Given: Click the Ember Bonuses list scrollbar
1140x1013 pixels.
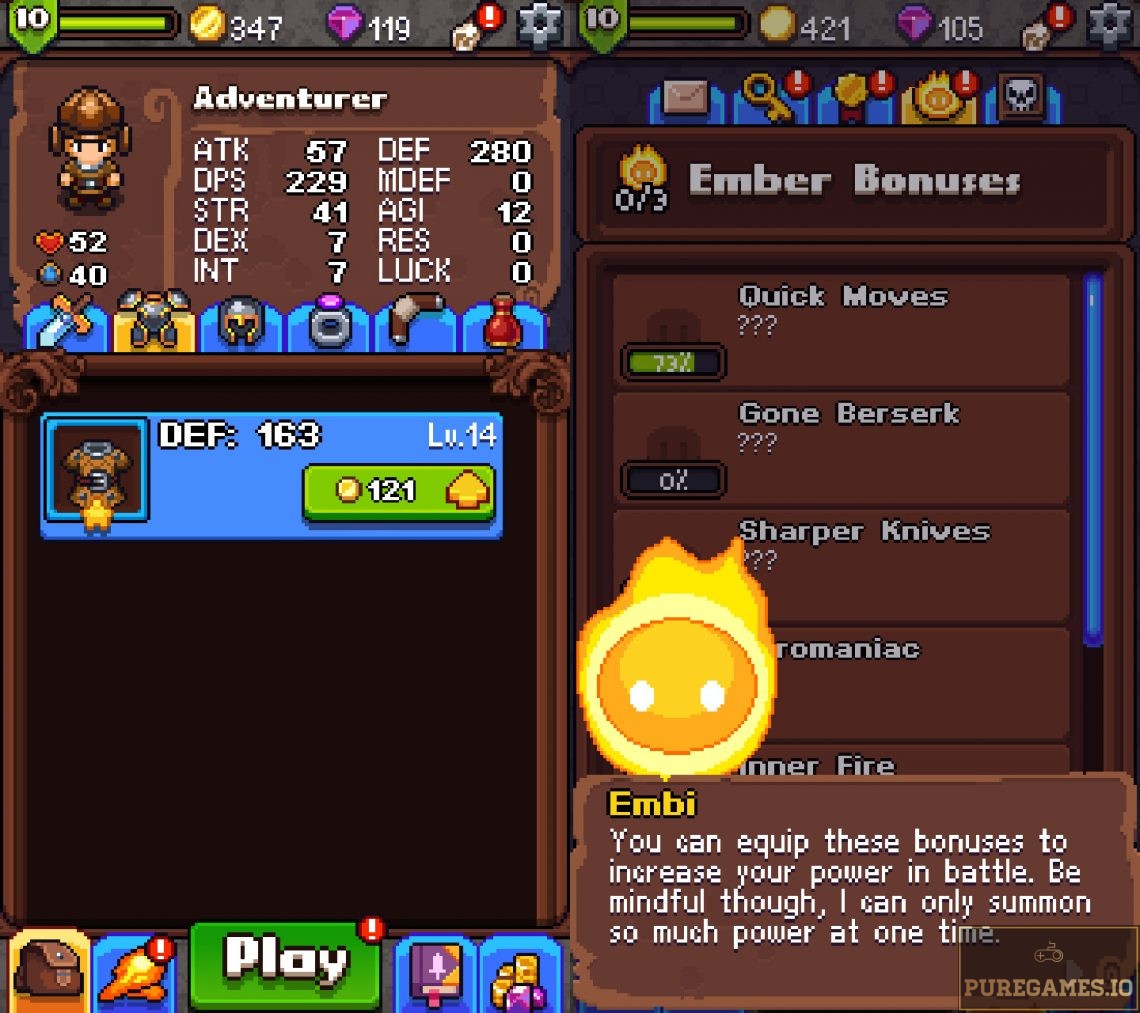Looking at the screenshot, I should [x=1092, y=460].
